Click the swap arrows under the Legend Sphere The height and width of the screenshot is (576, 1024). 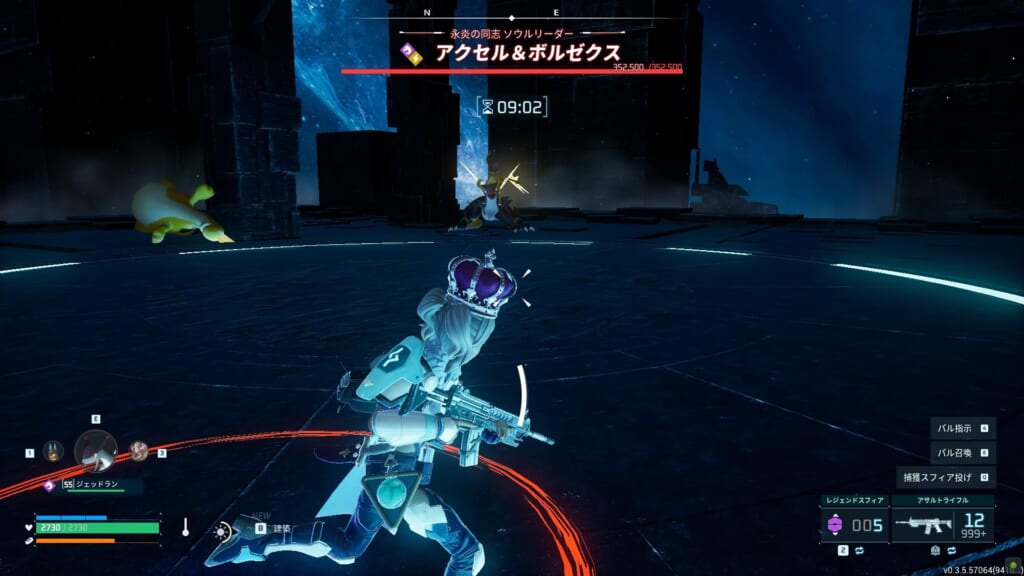pyautogui.click(x=859, y=550)
